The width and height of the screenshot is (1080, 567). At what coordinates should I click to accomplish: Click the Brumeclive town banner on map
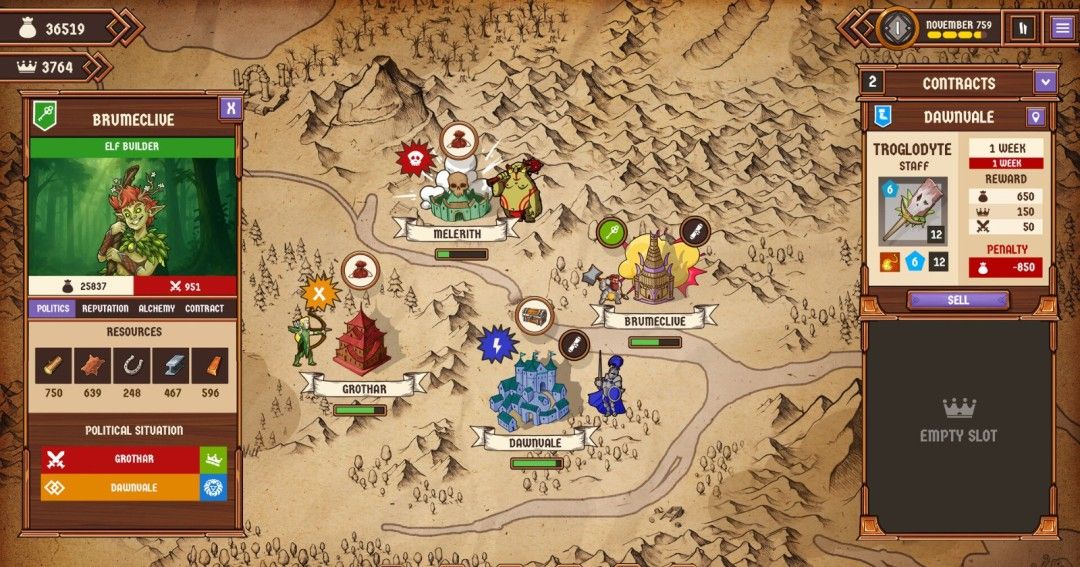point(656,321)
